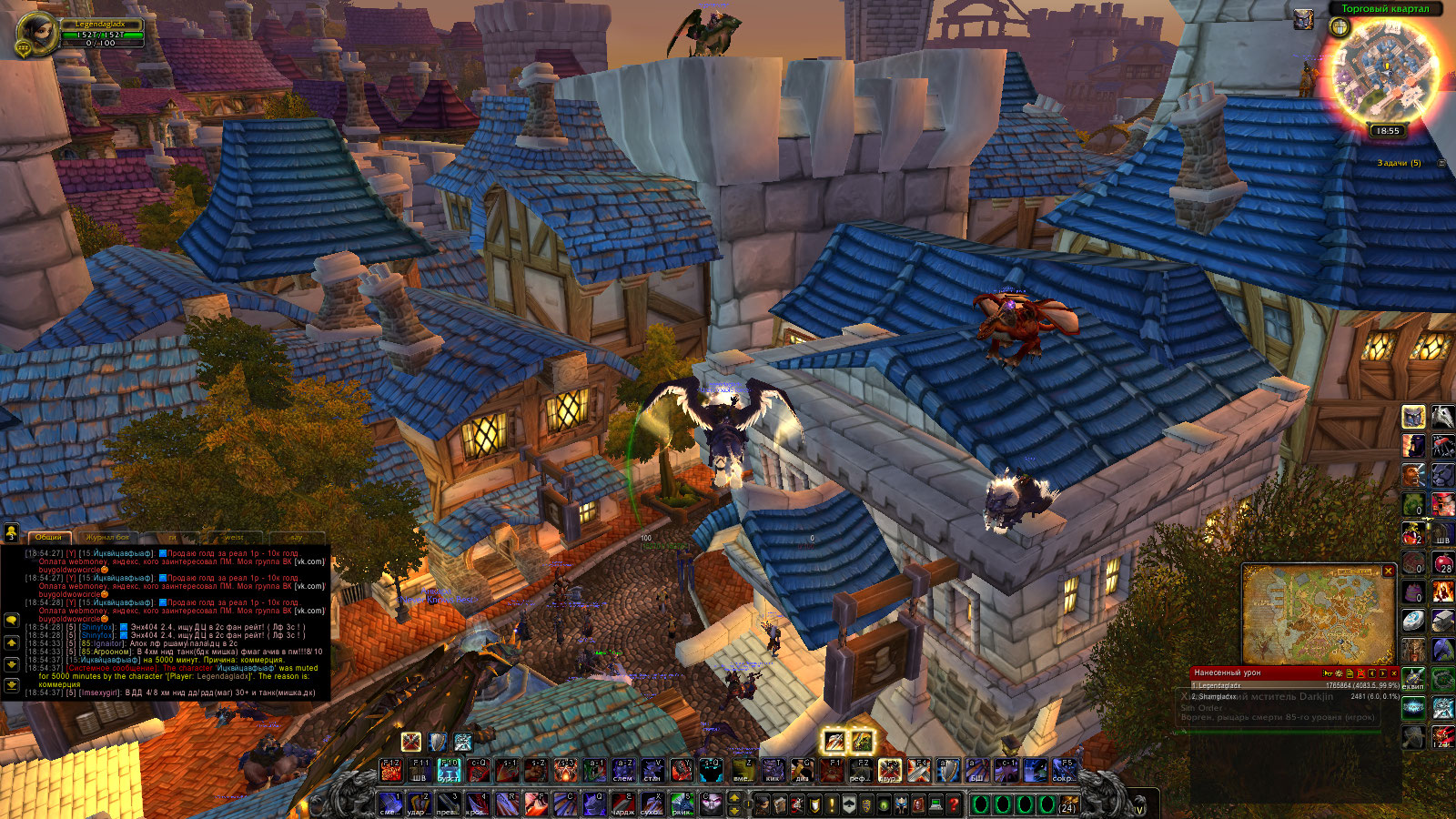Use the red apple item with 28 count
The width and height of the screenshot is (1456, 819).
[1443, 564]
